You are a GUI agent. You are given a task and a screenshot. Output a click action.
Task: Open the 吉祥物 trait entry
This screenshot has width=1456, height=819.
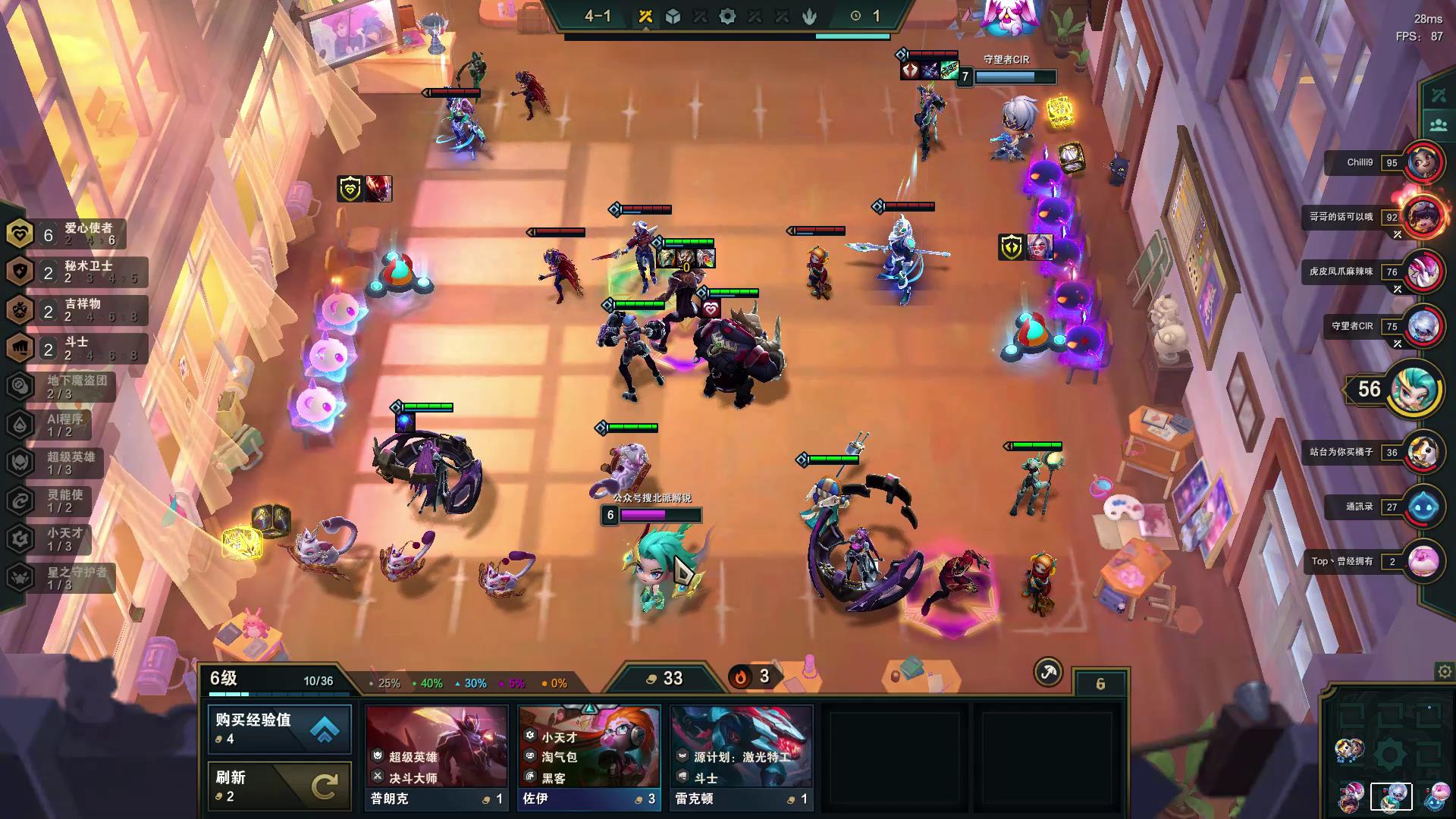click(x=76, y=310)
